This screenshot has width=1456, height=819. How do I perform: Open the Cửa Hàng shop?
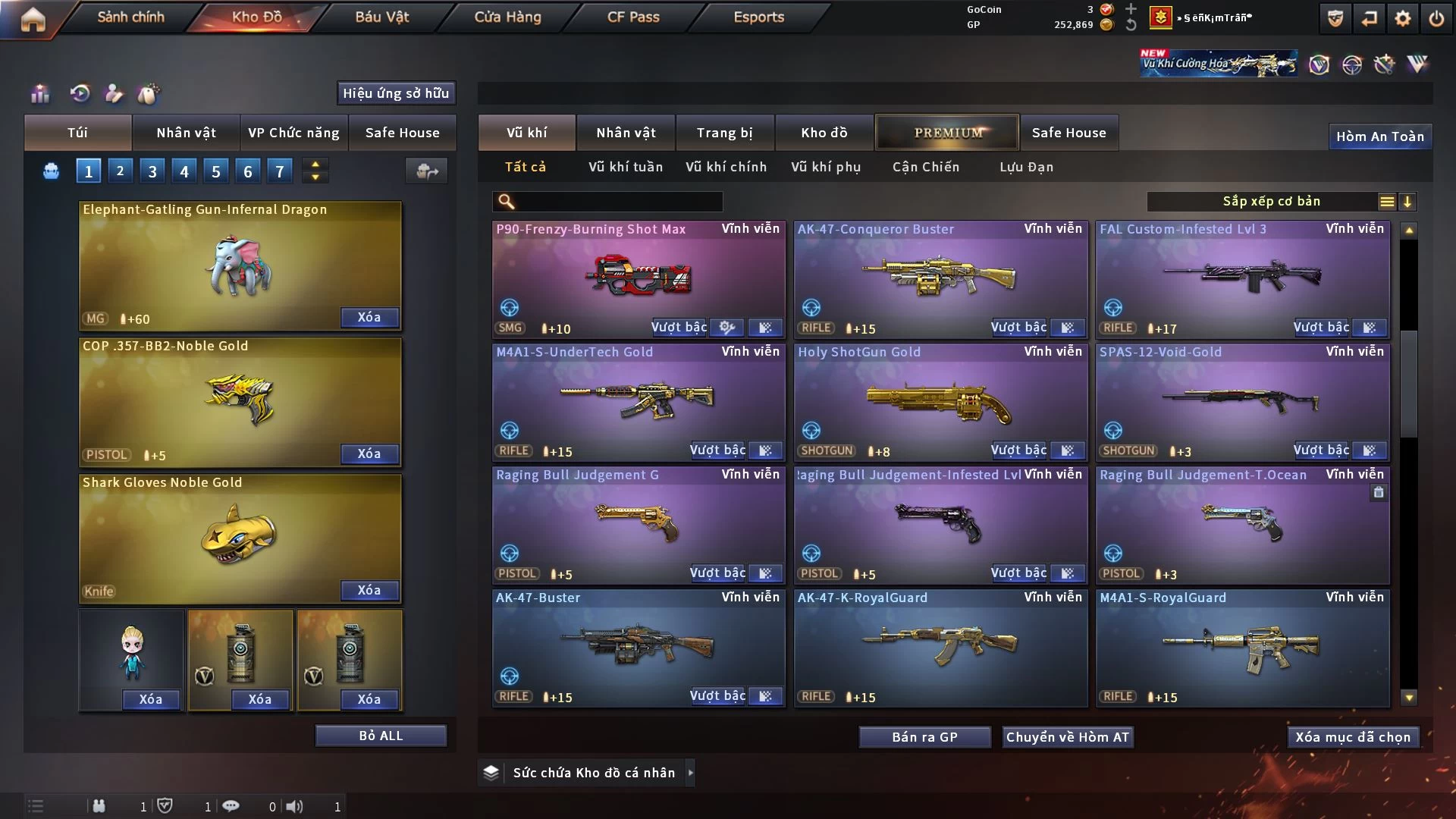(507, 17)
